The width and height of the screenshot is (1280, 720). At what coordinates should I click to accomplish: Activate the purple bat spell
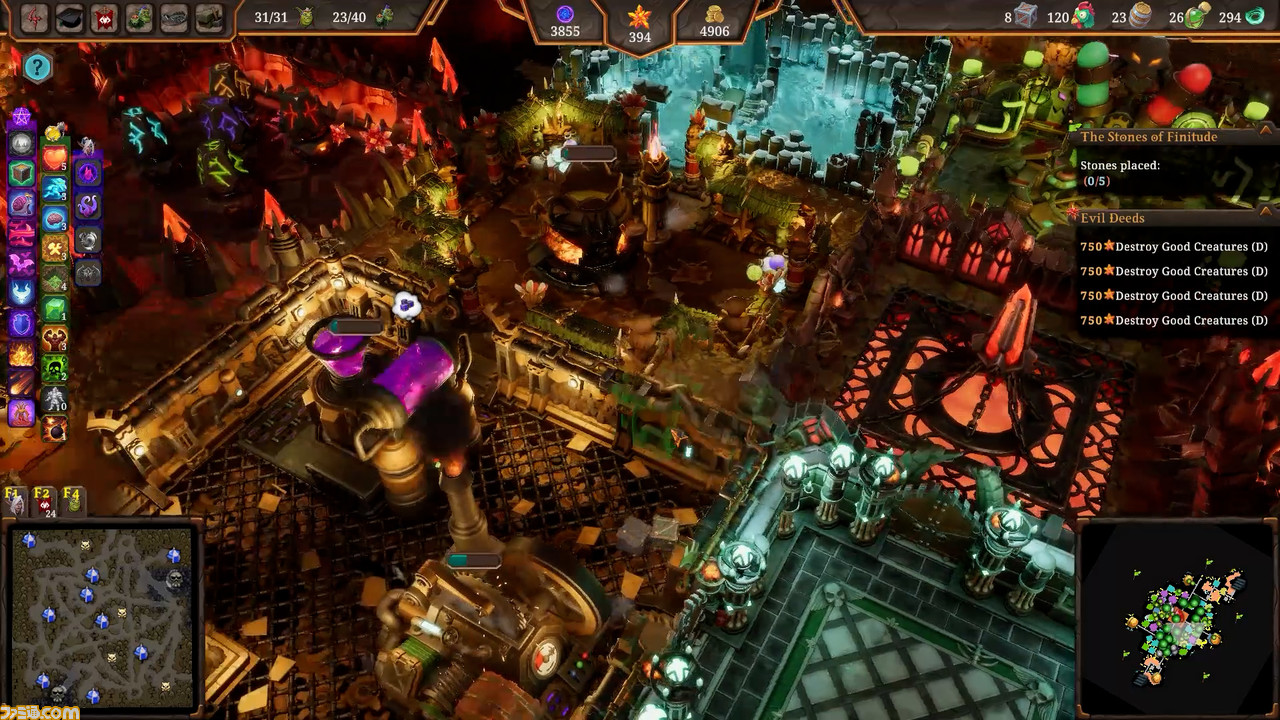22,264
